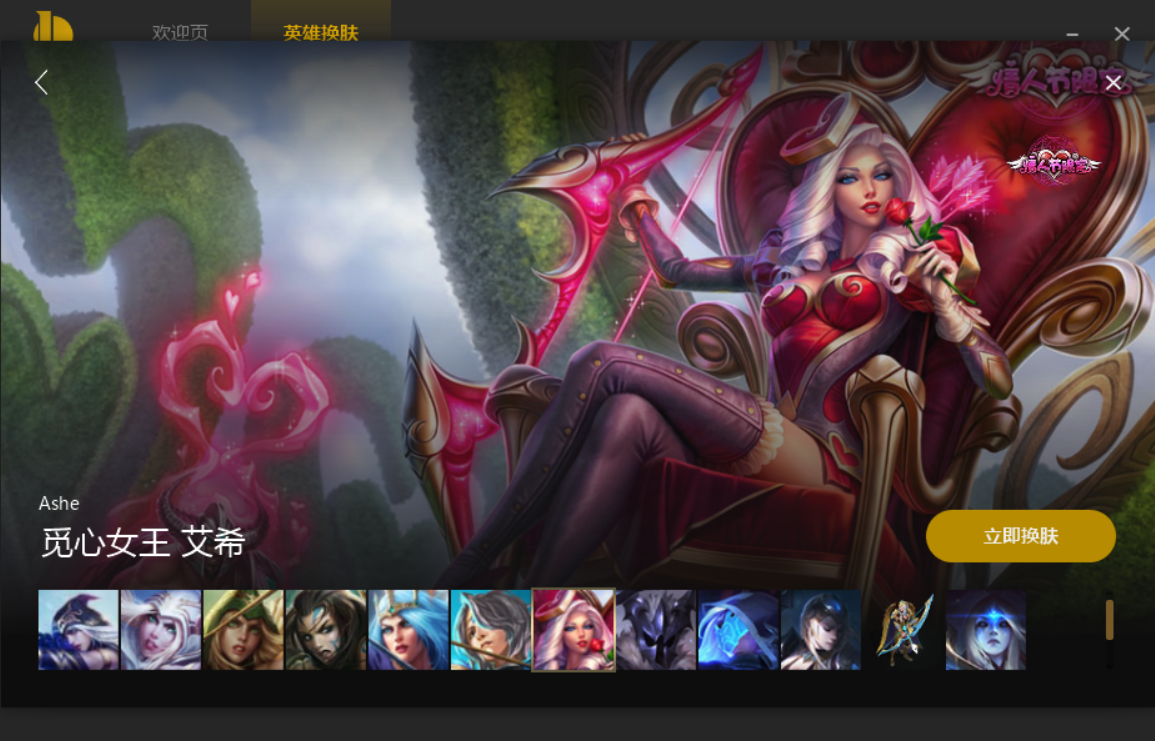This screenshot has height=741, width=1155.
Task: Select the glowing blue PROJECT Ashe thumbnail
Action: pyautogui.click(x=738, y=629)
